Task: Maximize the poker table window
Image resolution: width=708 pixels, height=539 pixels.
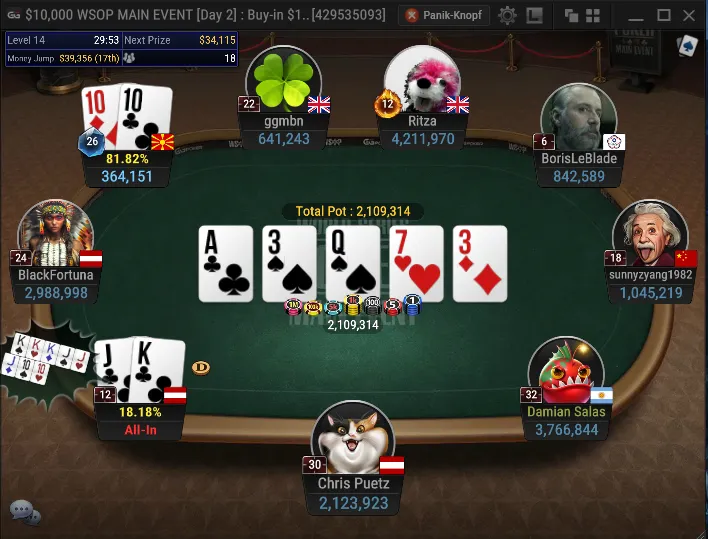Action: point(663,15)
